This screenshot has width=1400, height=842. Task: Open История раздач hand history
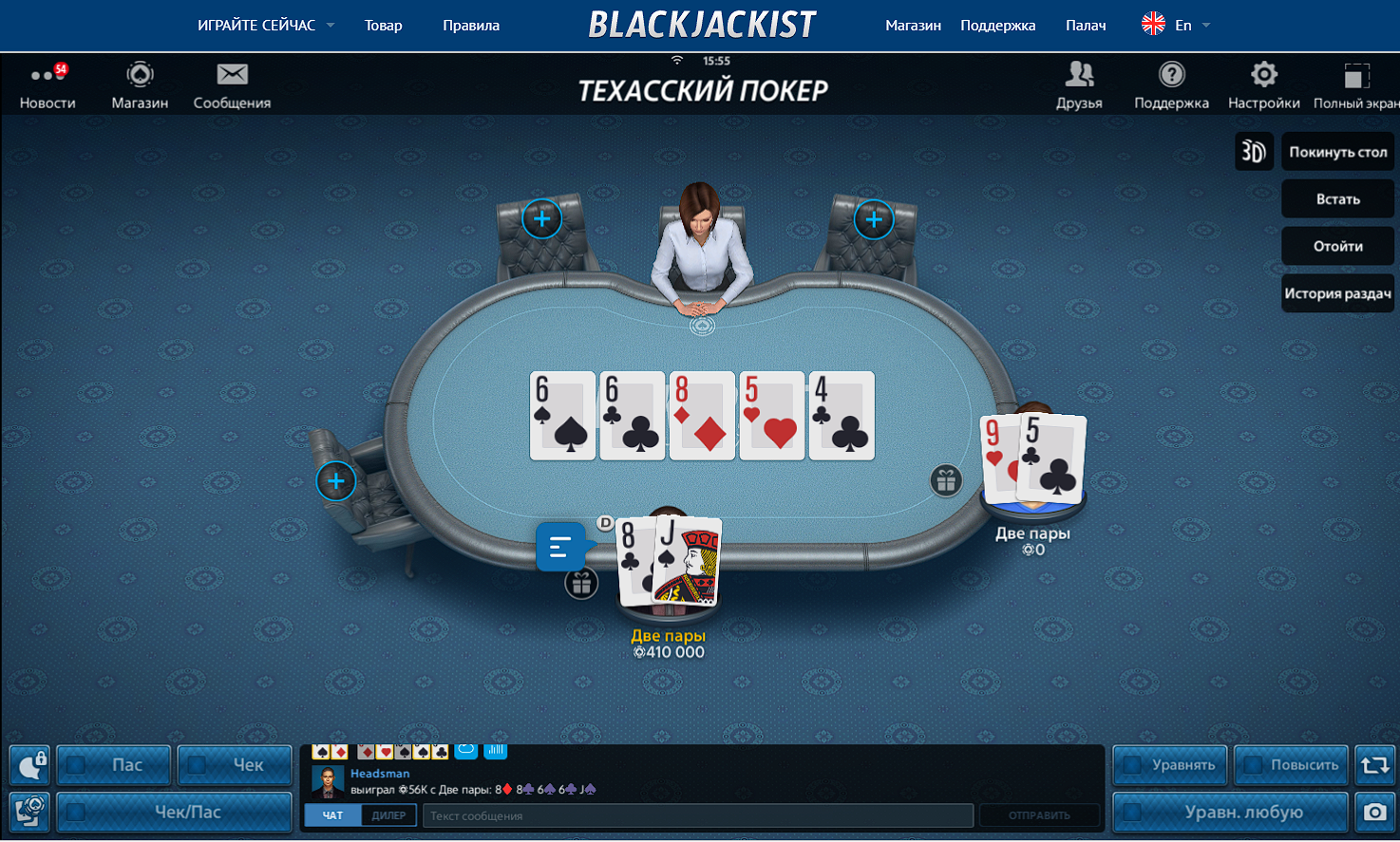[x=1337, y=294]
